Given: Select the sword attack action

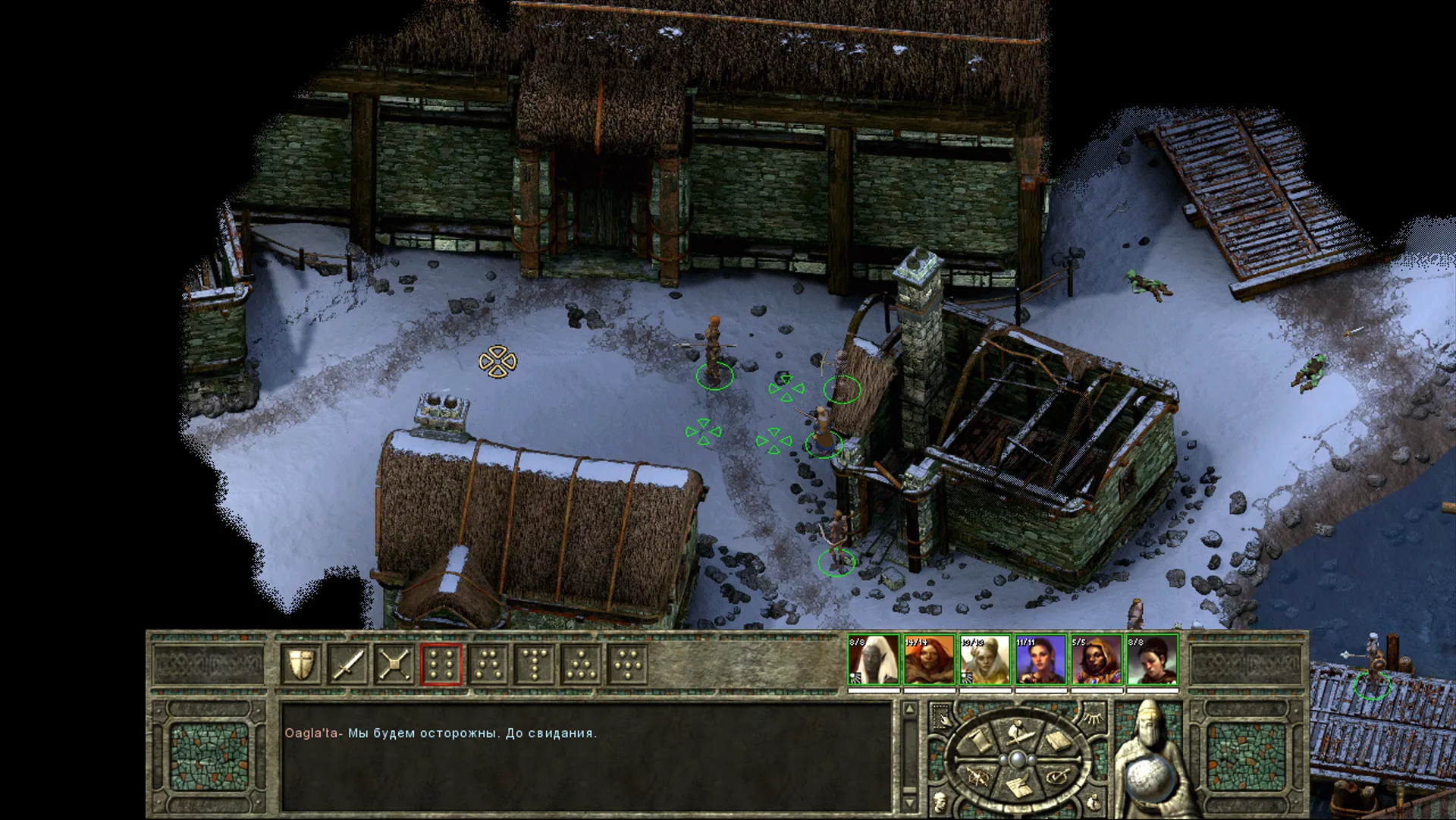Looking at the screenshot, I should [x=348, y=664].
